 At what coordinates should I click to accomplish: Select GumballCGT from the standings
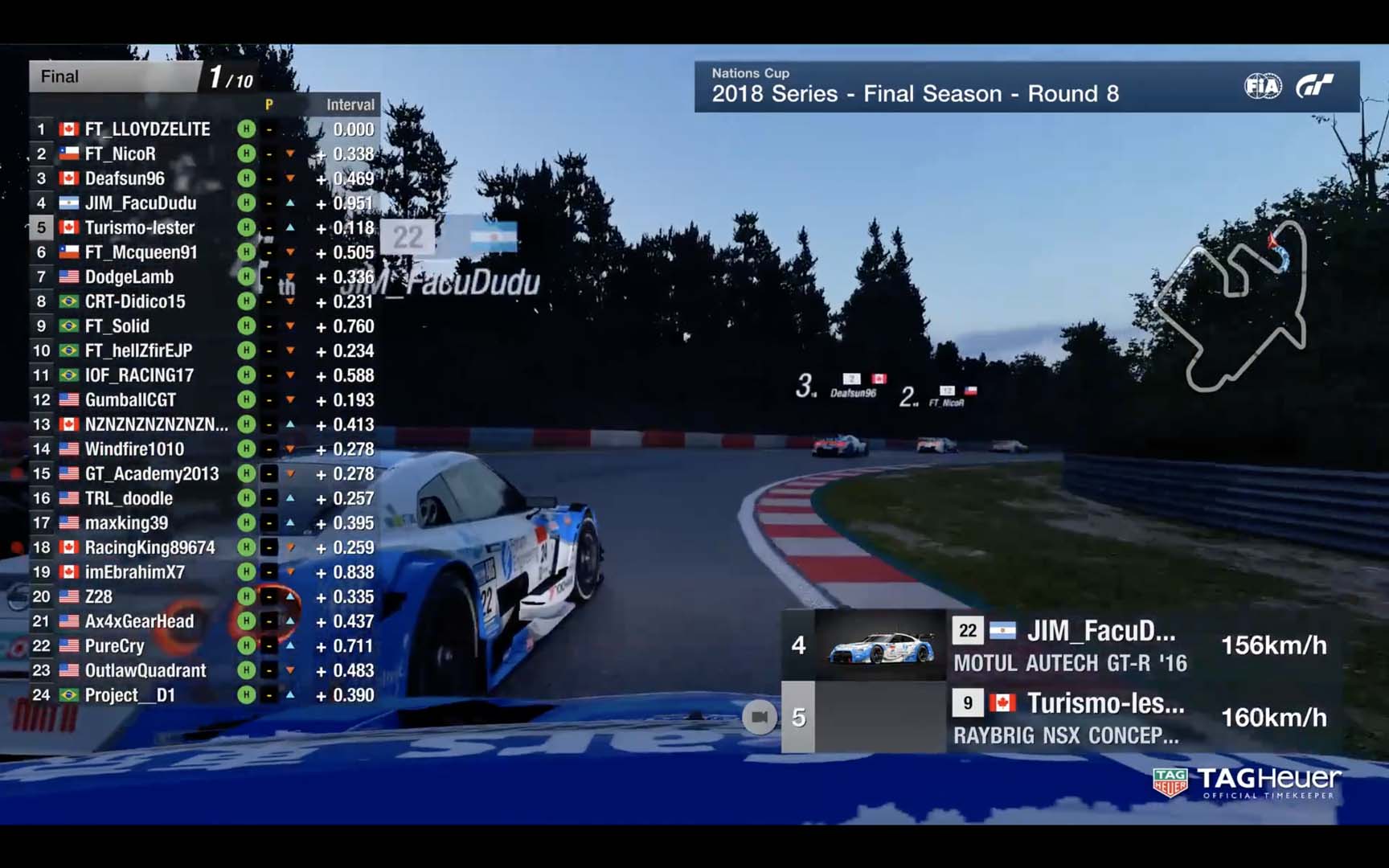pyautogui.click(x=130, y=400)
